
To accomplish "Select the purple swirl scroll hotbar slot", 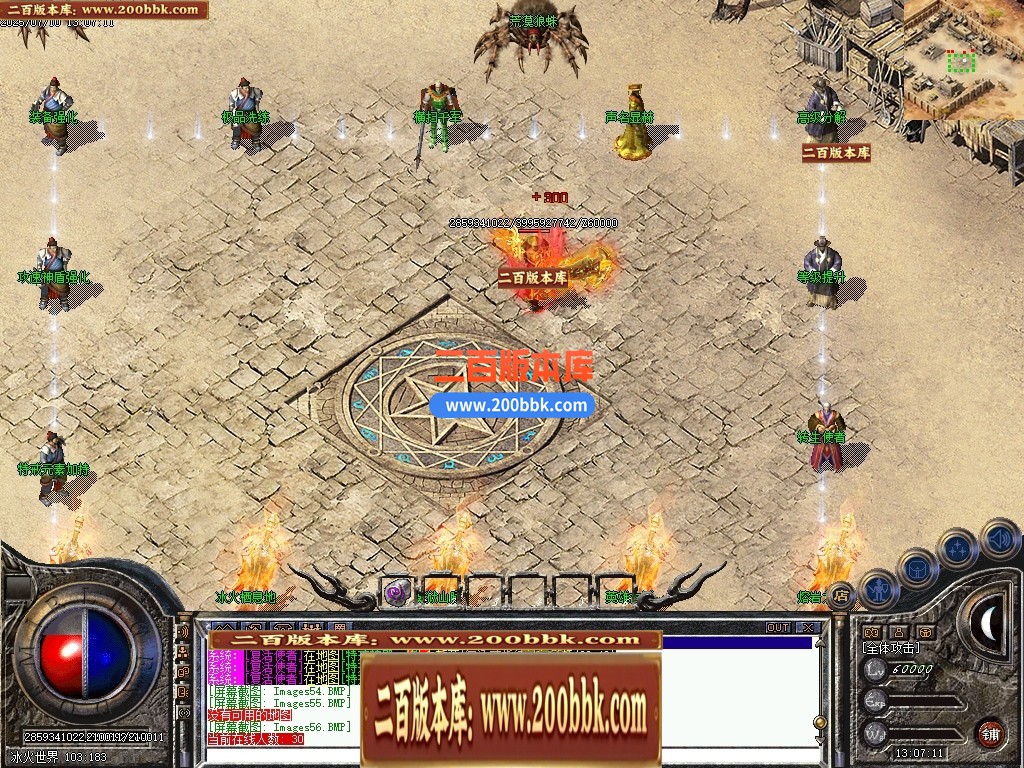I will [398, 592].
